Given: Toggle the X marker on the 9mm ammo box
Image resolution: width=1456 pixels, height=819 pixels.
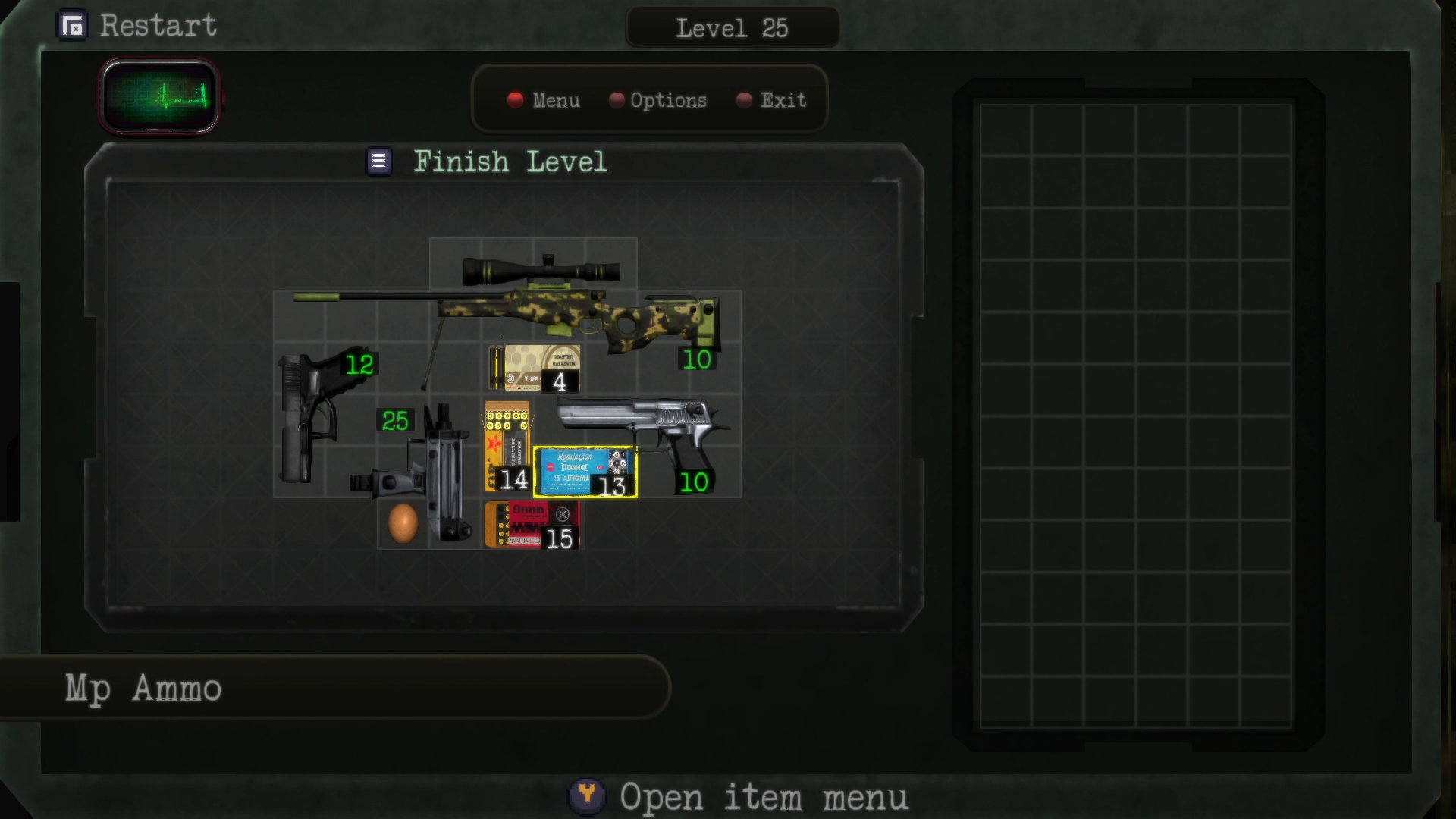Looking at the screenshot, I should click(562, 514).
